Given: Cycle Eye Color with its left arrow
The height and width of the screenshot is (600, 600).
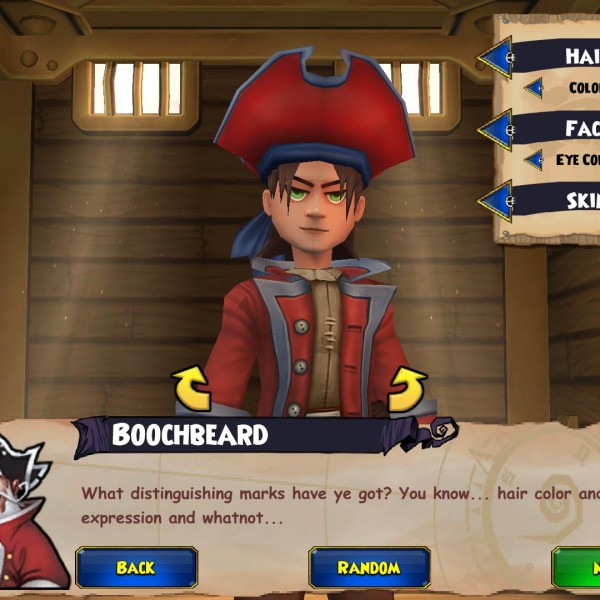Looking at the screenshot, I should click(533, 160).
